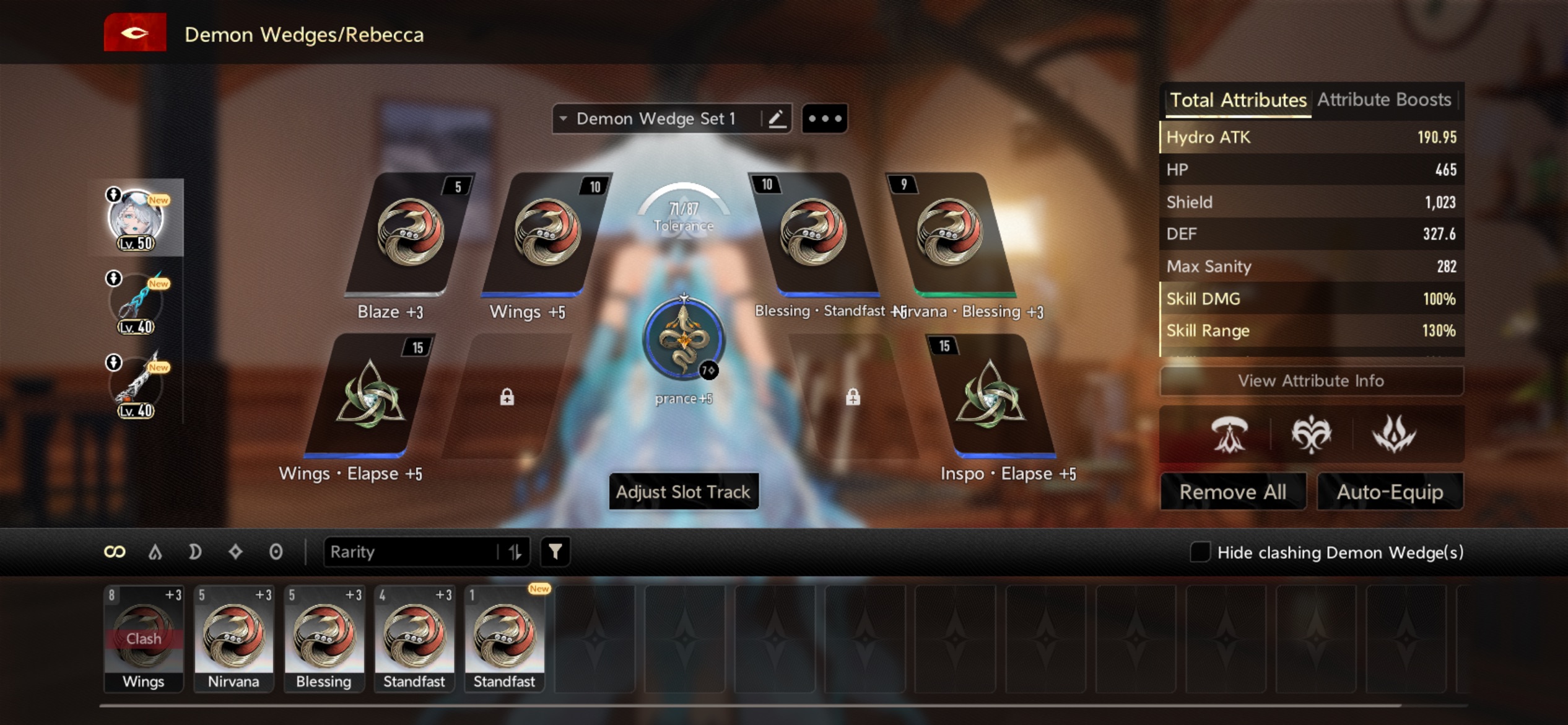Select the central prance +5 wedge

(683, 339)
